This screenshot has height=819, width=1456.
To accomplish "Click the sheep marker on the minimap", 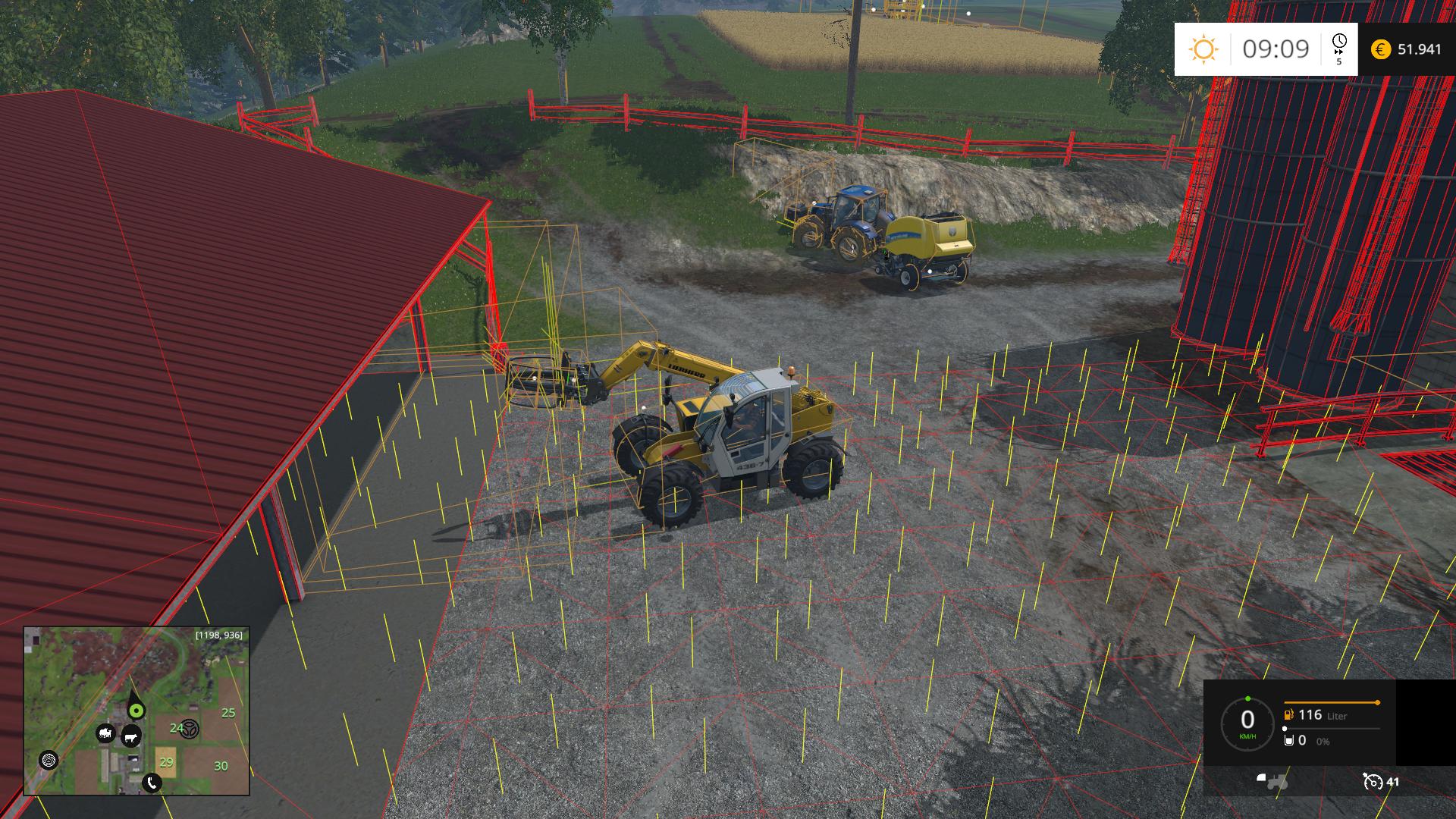I will click(105, 733).
